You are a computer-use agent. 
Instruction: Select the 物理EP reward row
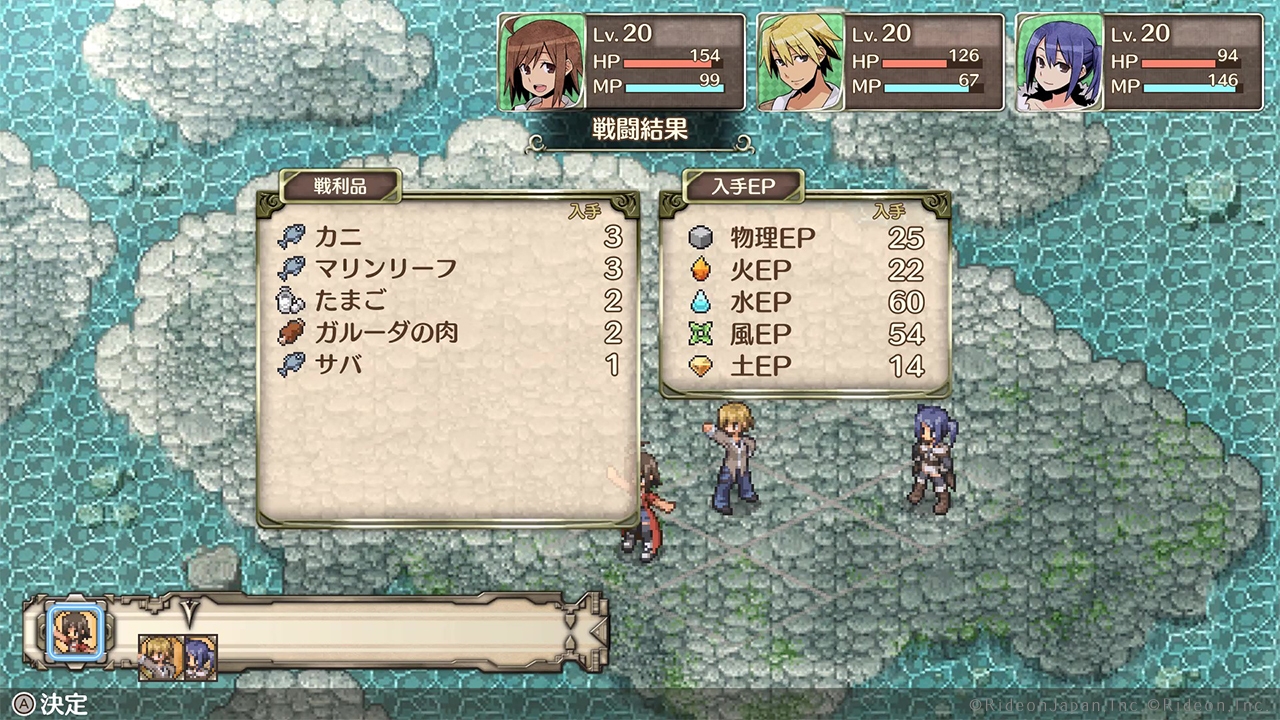coord(805,238)
